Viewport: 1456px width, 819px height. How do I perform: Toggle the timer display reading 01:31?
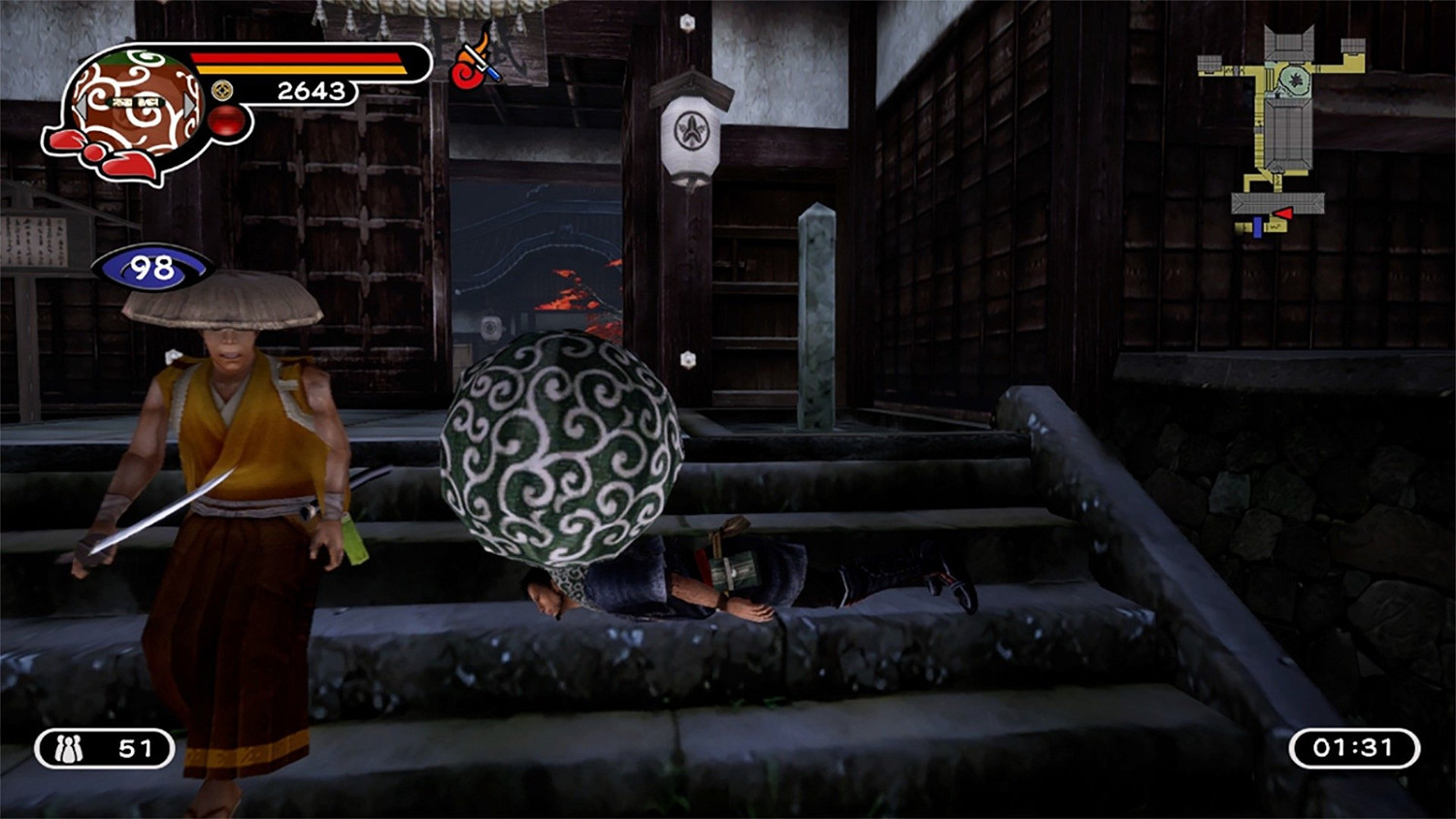coord(1351,748)
